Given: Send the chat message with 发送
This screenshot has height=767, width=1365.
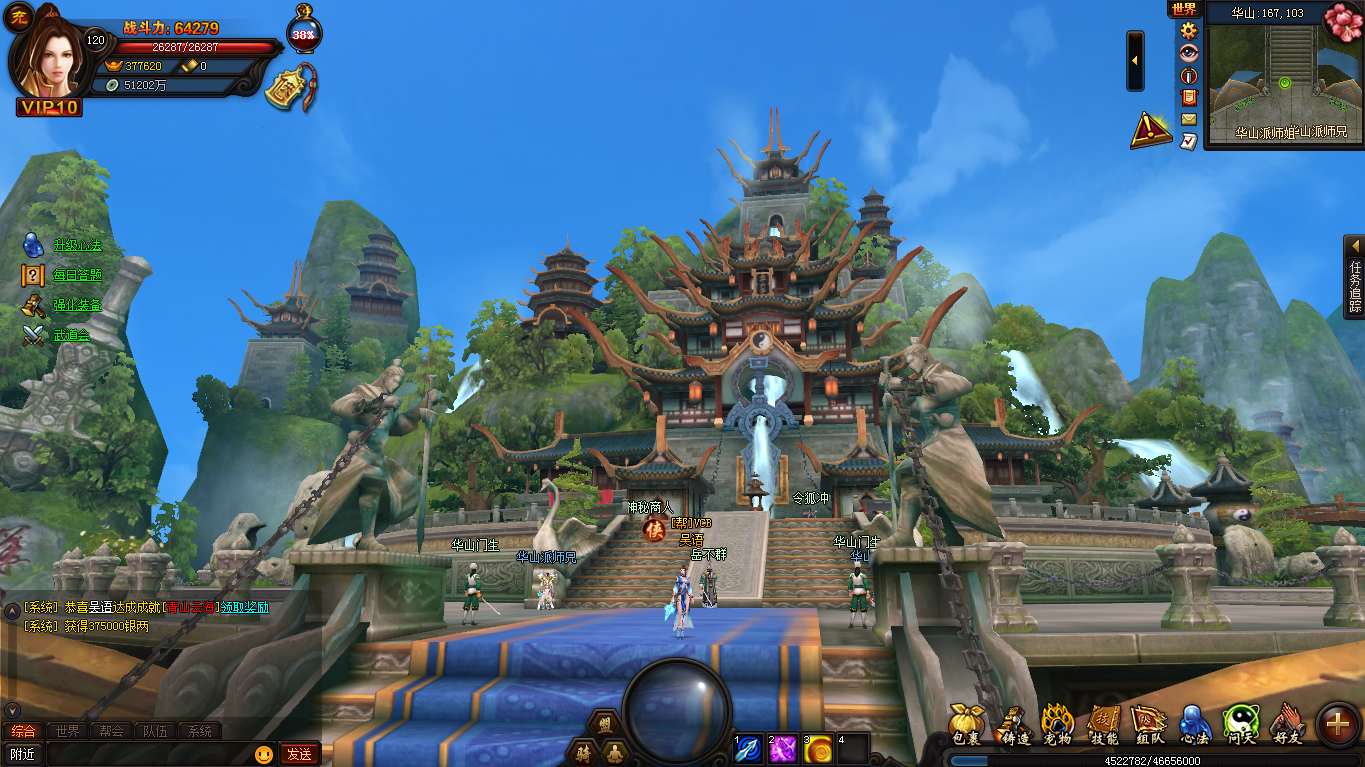Looking at the screenshot, I should (298, 754).
